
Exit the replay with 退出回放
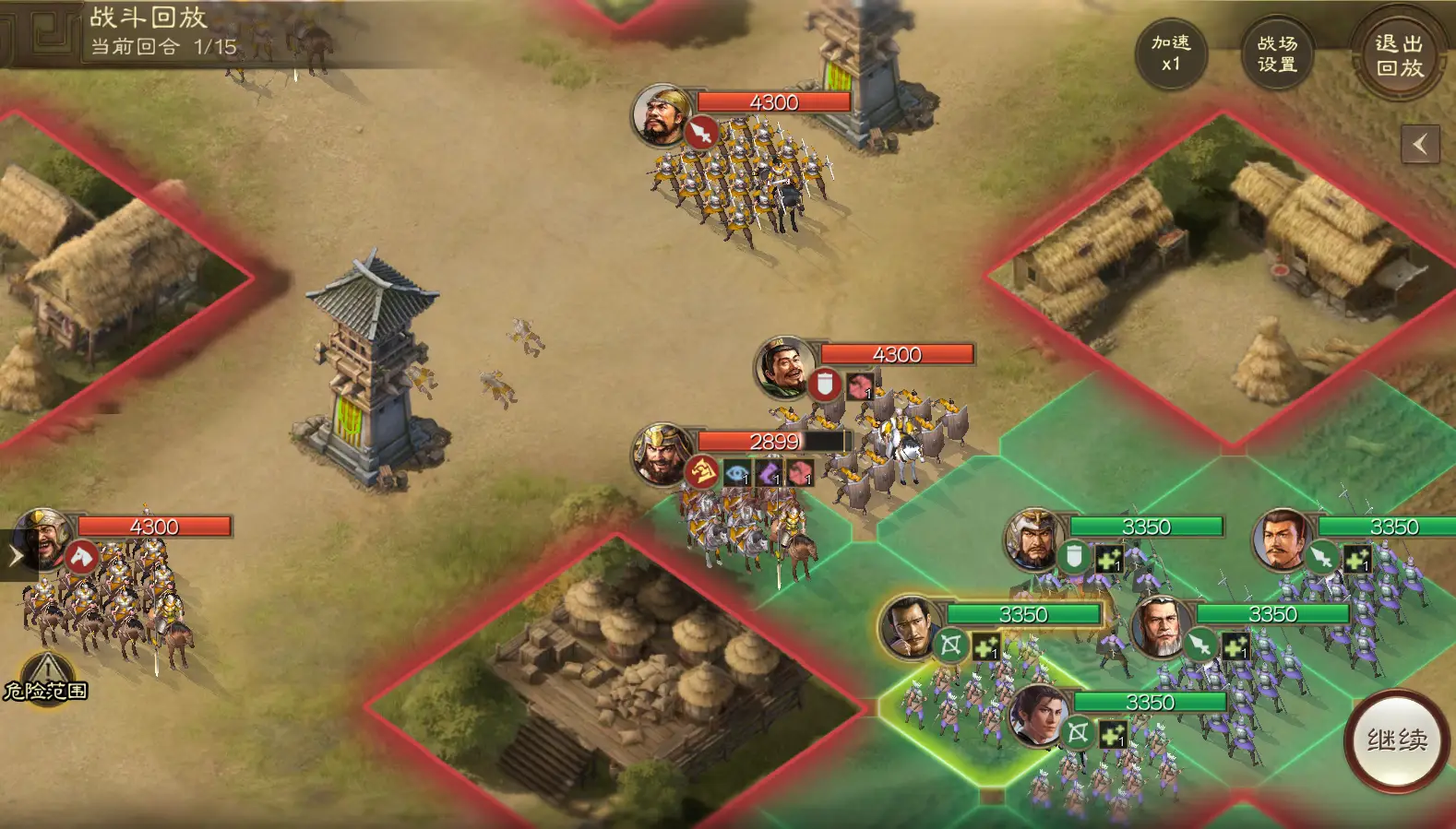(x=1399, y=55)
